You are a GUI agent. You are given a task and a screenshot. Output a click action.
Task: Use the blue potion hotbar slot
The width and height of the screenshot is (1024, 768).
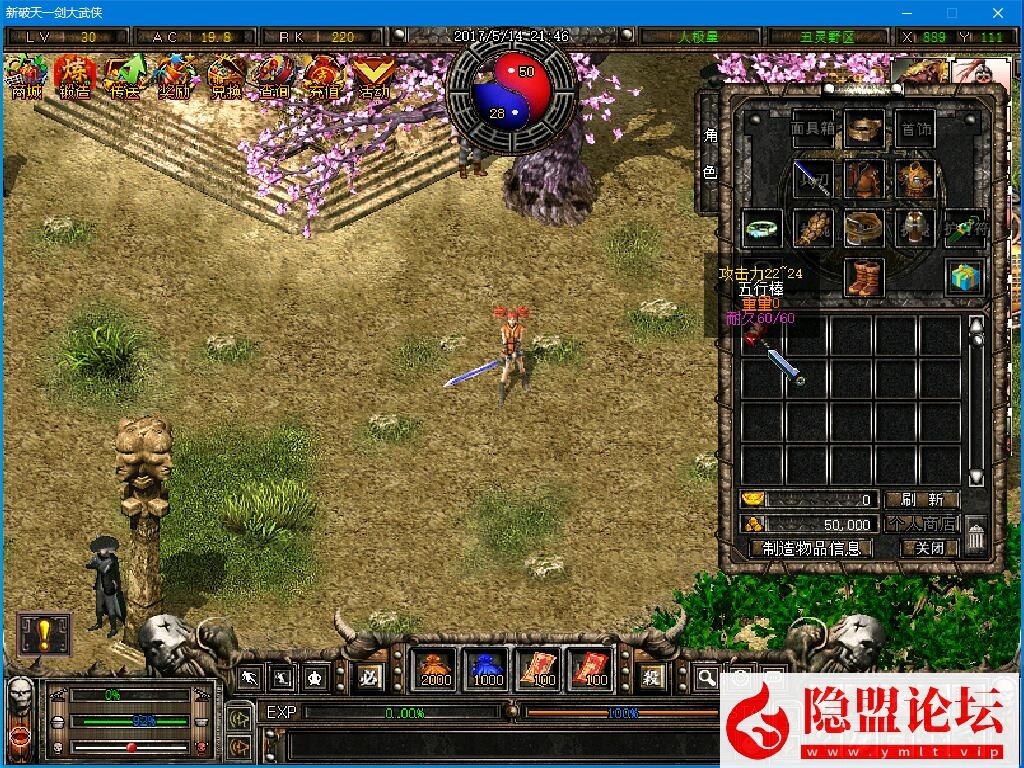point(488,668)
